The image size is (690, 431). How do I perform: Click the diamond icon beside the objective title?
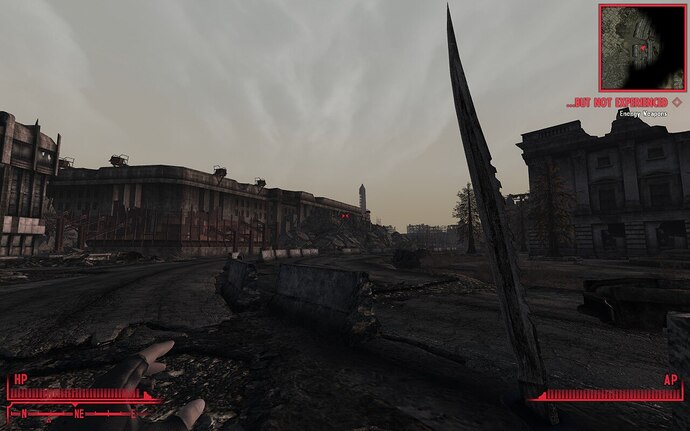(x=677, y=102)
